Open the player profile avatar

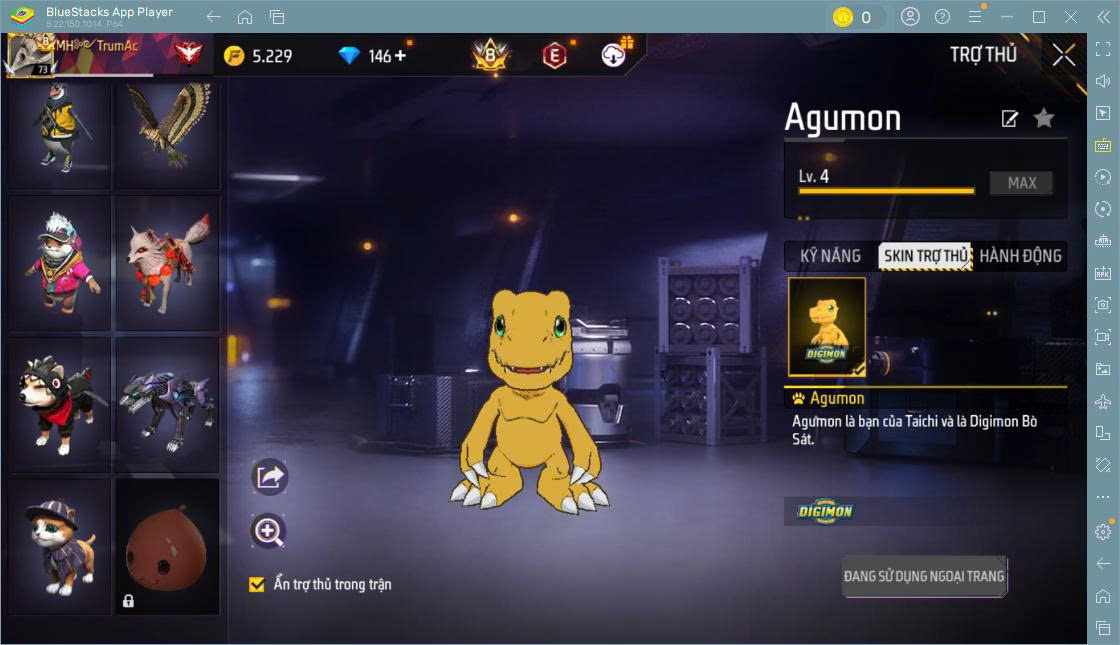pos(30,55)
